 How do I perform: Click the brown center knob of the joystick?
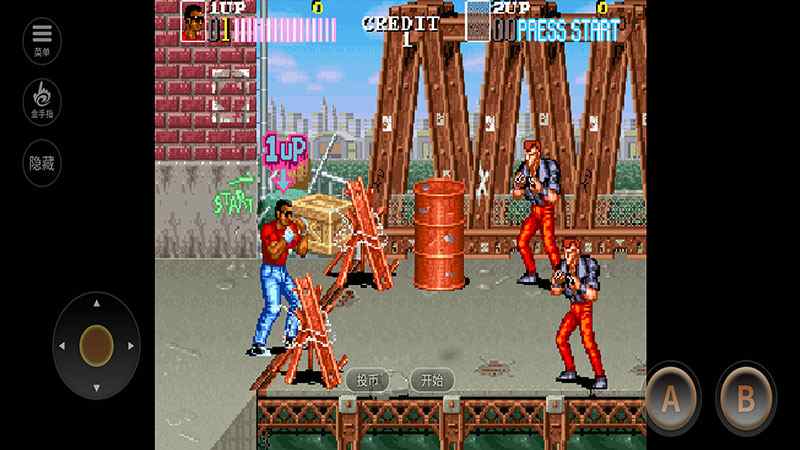(96, 345)
